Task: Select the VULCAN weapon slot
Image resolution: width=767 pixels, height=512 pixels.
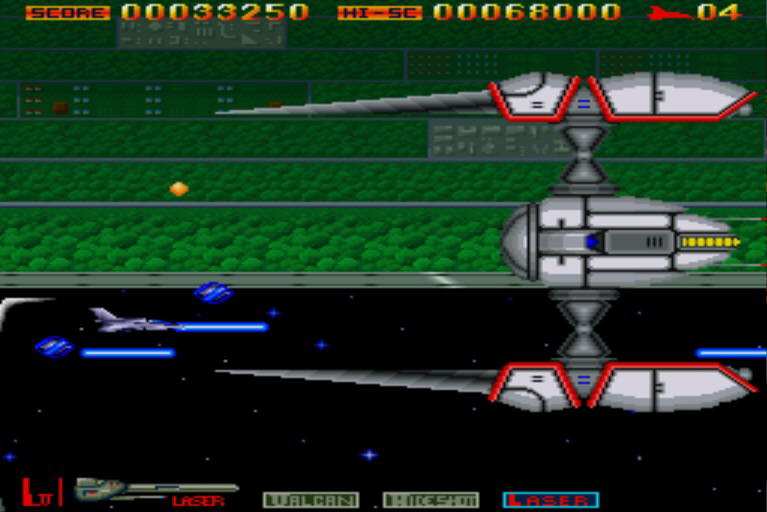Action: 310,499
